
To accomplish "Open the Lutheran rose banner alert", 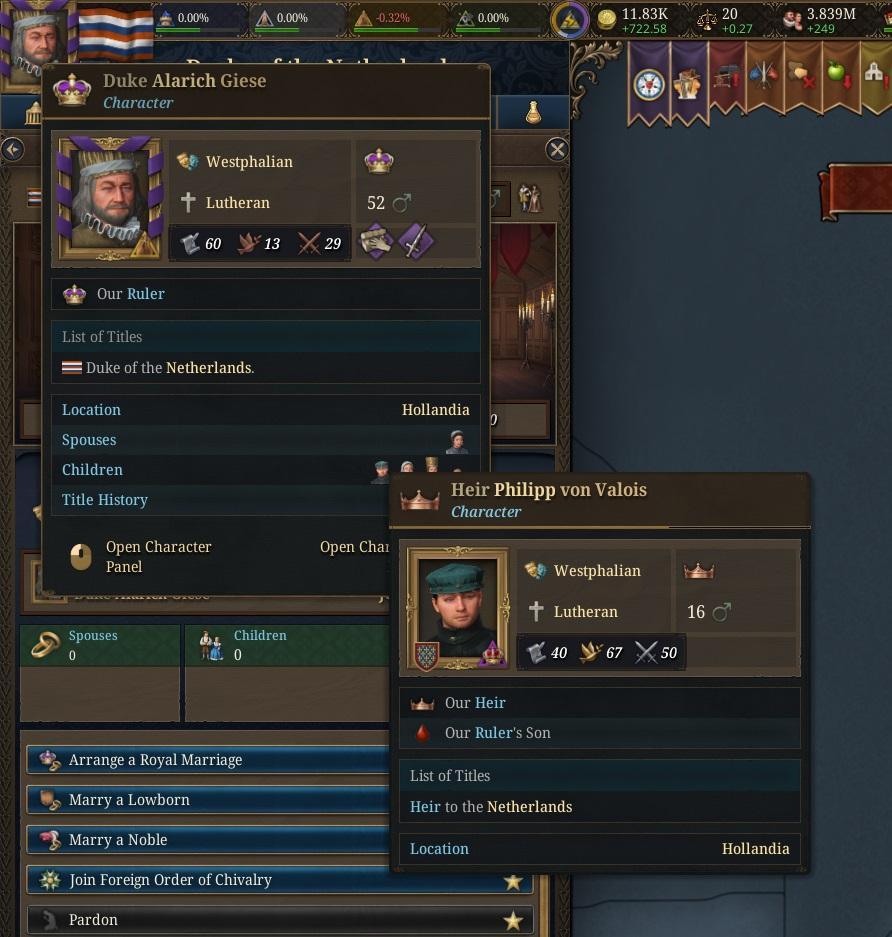I will tap(649, 84).
